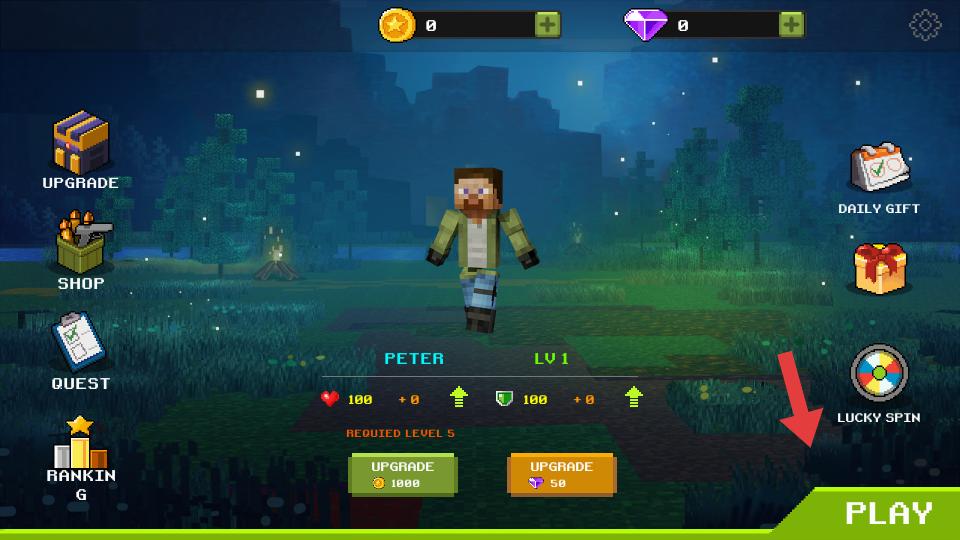Claim the Daily Gift calendar
Viewport: 960px width, 540px height.
tap(879, 169)
